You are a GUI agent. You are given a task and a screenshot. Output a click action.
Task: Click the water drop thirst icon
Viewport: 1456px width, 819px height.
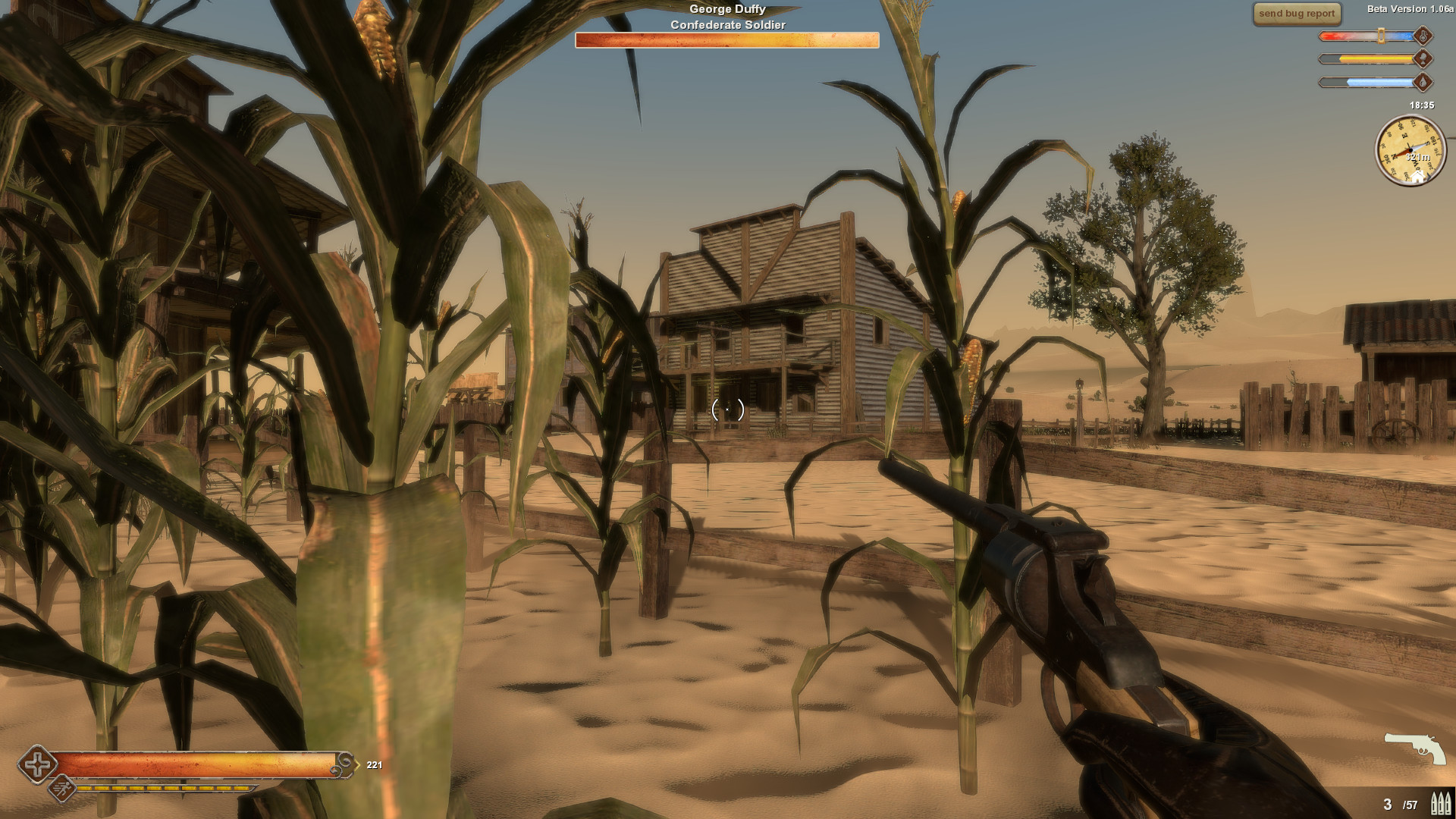1423,83
